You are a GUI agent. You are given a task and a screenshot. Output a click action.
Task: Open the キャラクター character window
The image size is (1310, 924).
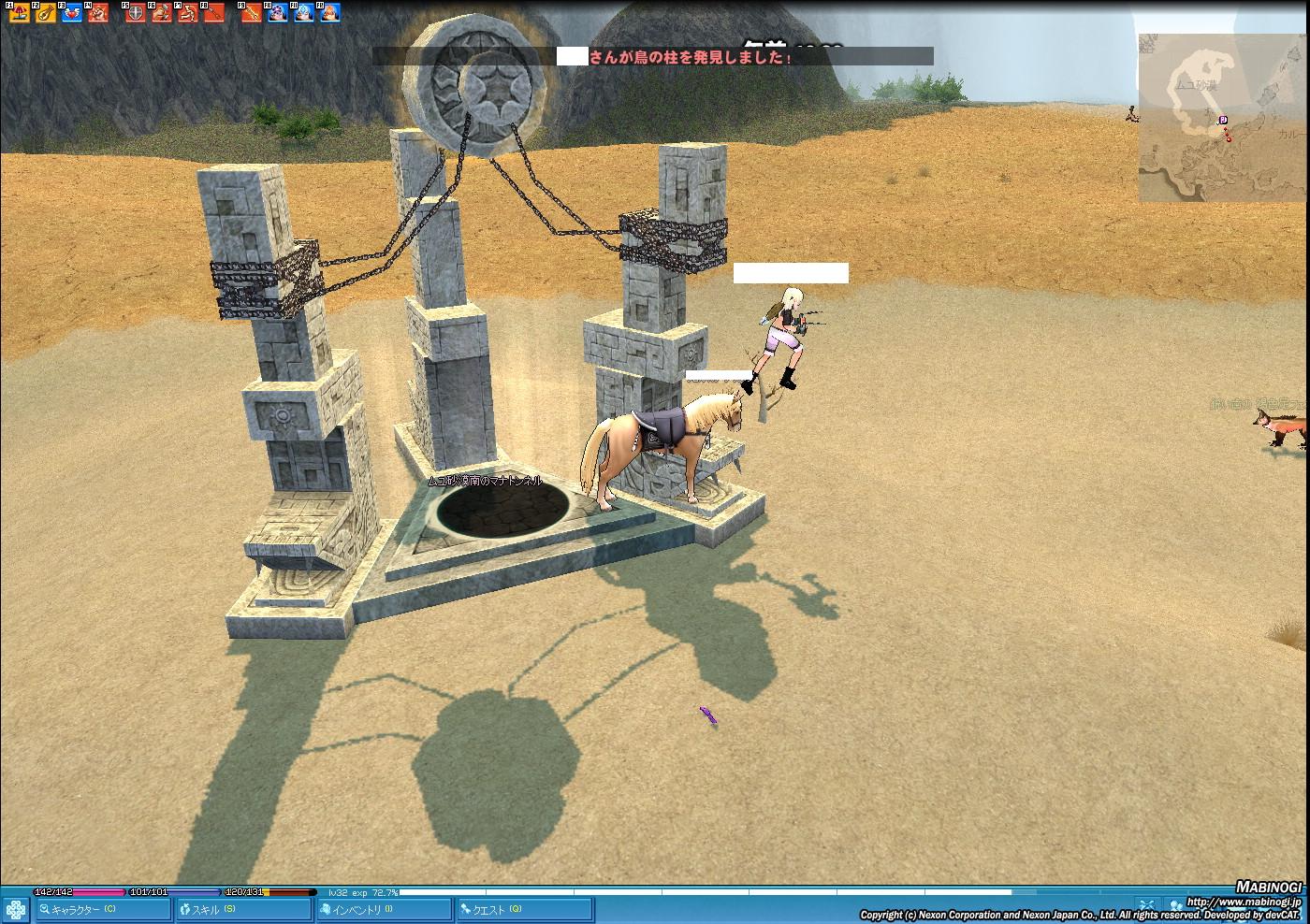101,909
